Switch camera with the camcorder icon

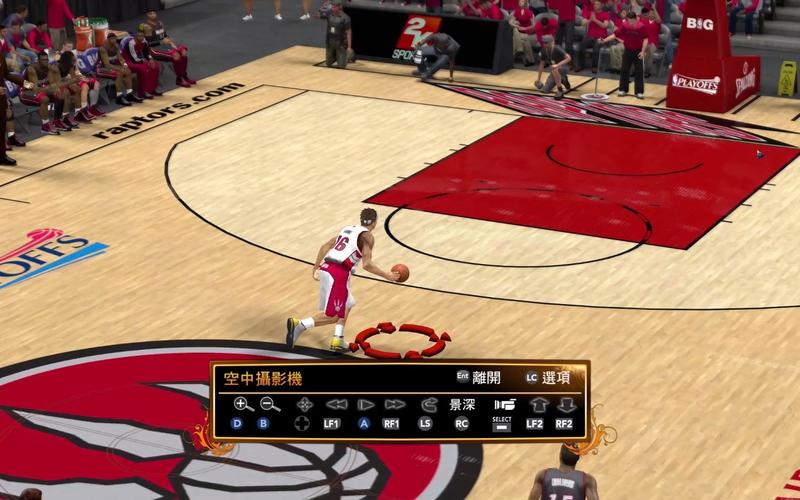(x=504, y=404)
